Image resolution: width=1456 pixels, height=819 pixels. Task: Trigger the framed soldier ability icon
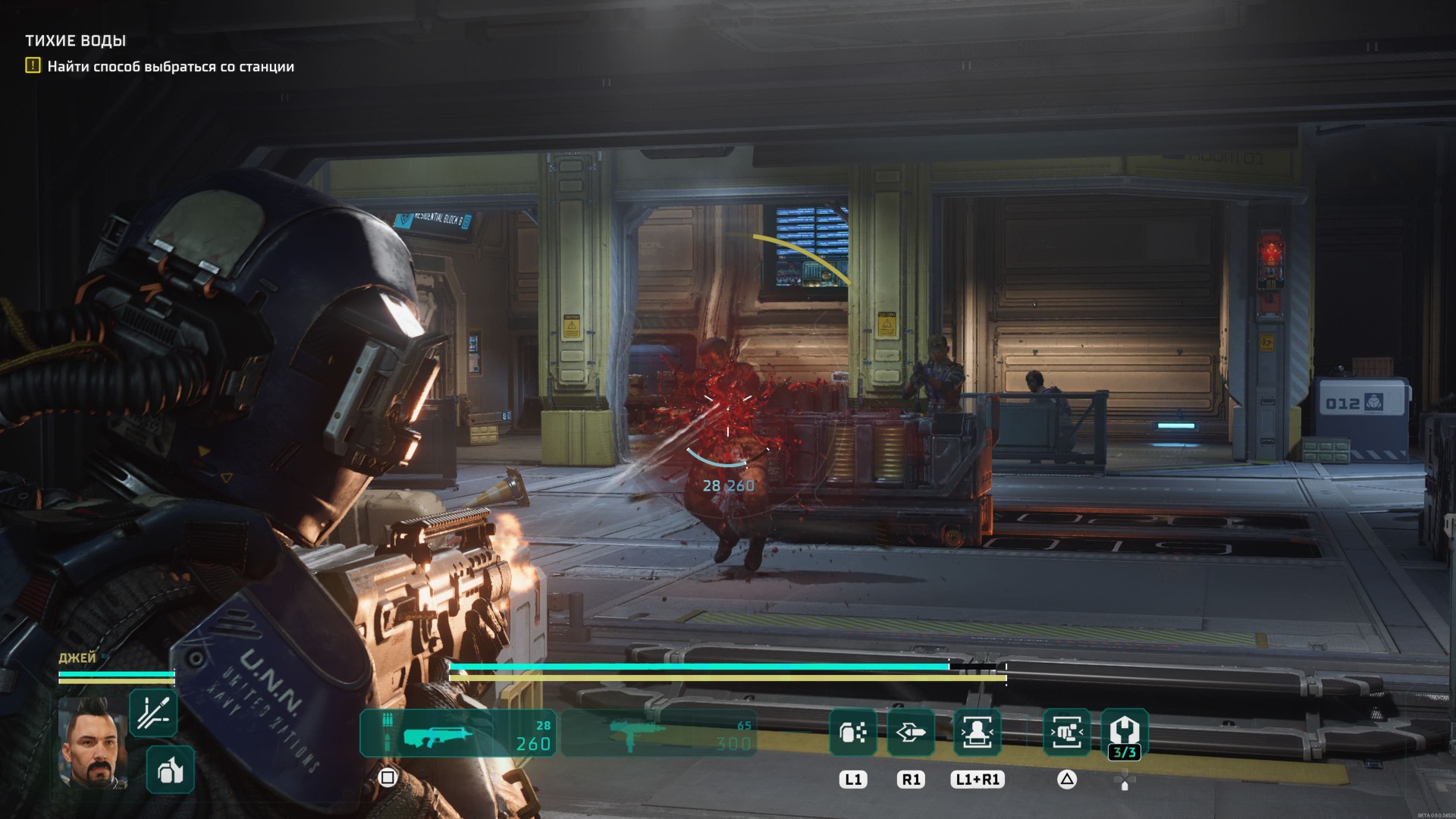pyautogui.click(x=977, y=733)
